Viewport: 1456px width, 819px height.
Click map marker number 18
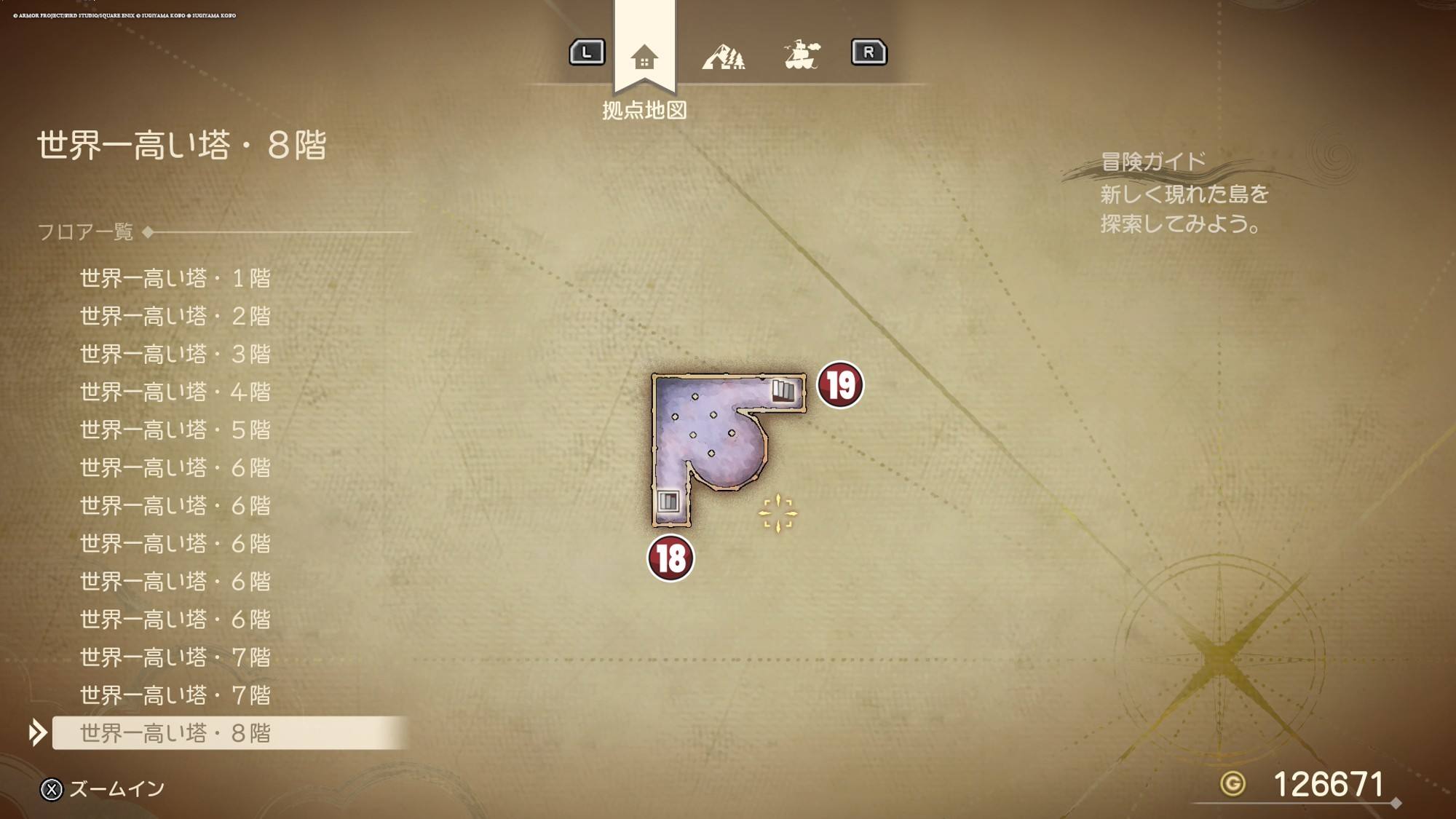point(670,558)
